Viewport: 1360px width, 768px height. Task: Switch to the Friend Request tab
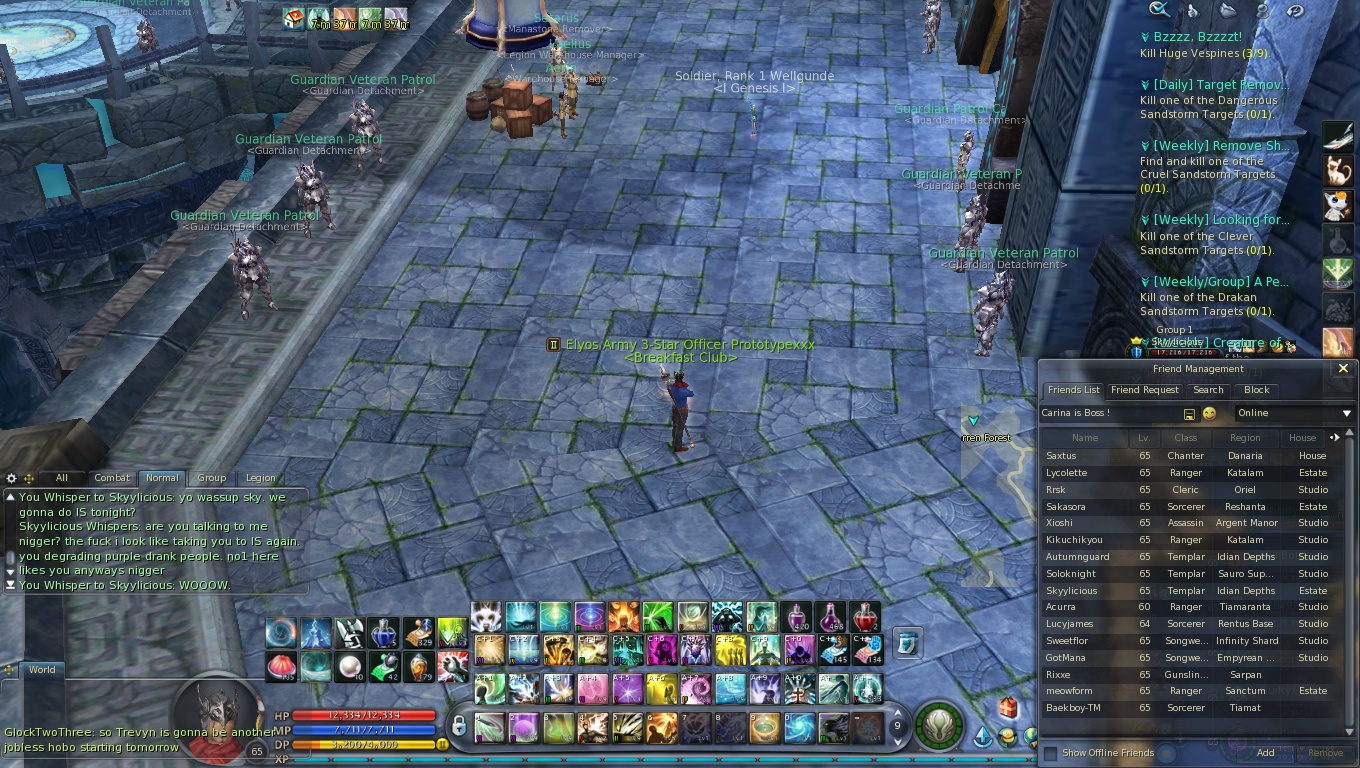pyautogui.click(x=1145, y=390)
